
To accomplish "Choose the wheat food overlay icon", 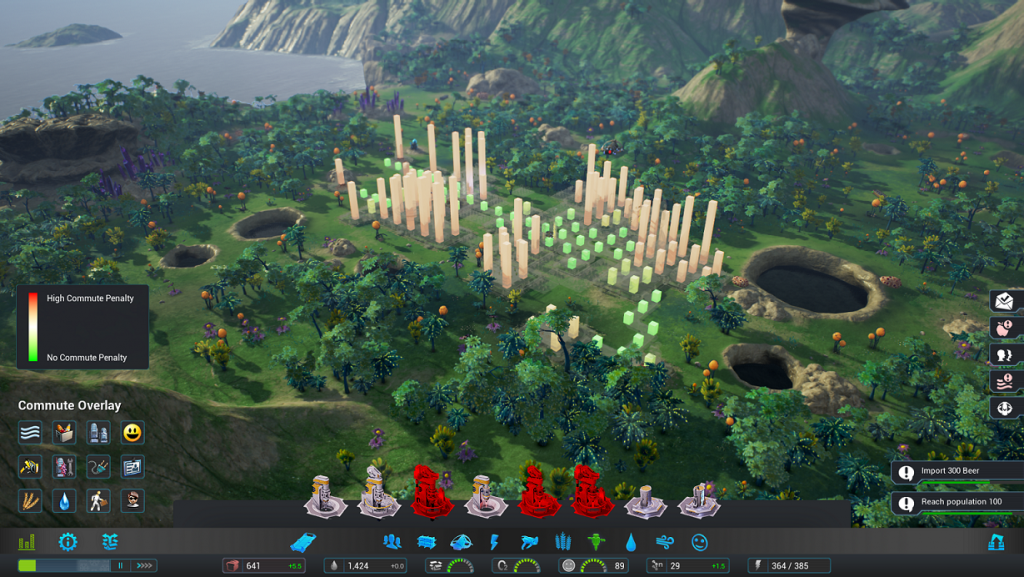I will click(x=30, y=500).
